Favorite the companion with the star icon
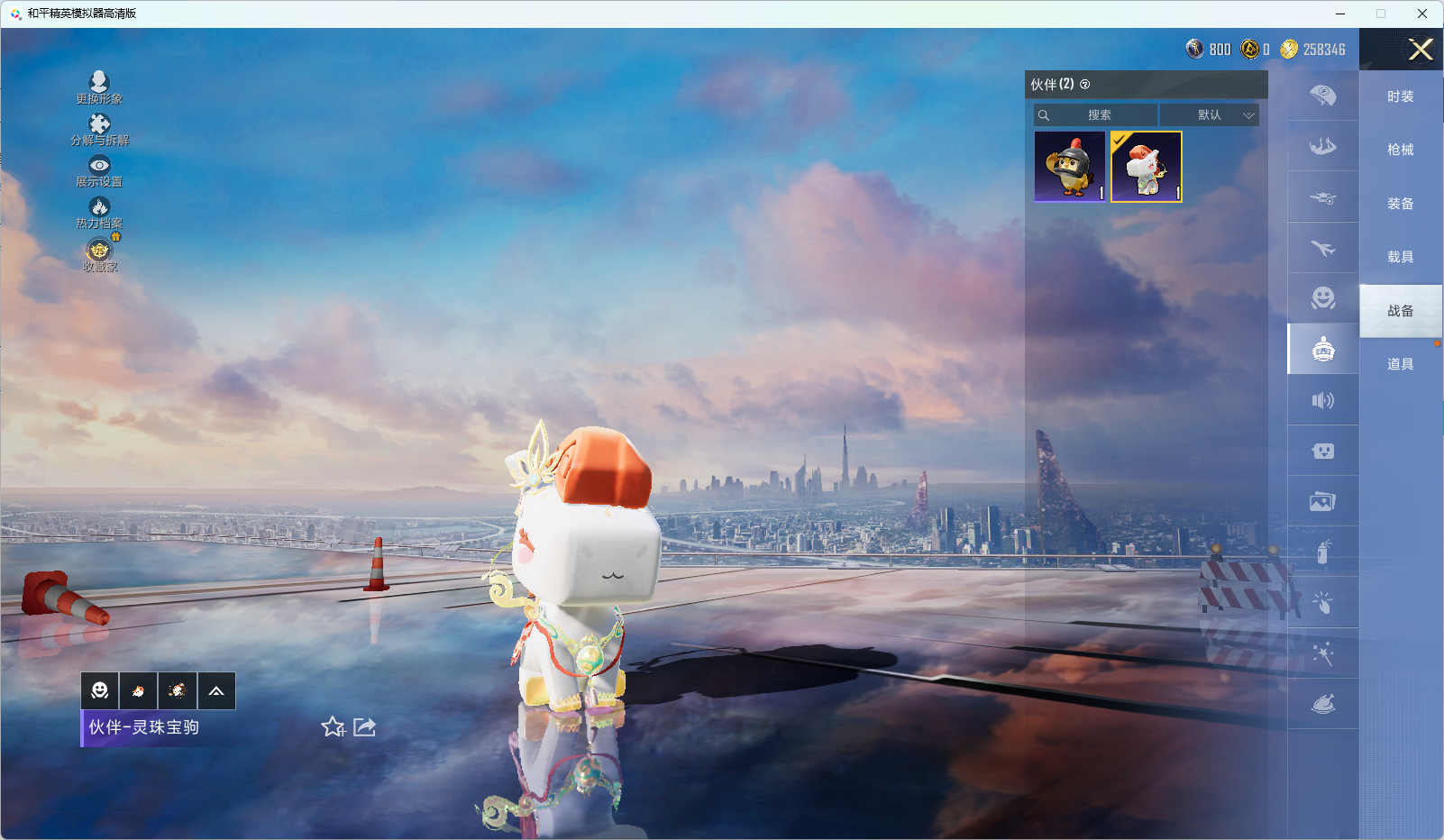This screenshot has width=1444, height=840. [x=333, y=727]
